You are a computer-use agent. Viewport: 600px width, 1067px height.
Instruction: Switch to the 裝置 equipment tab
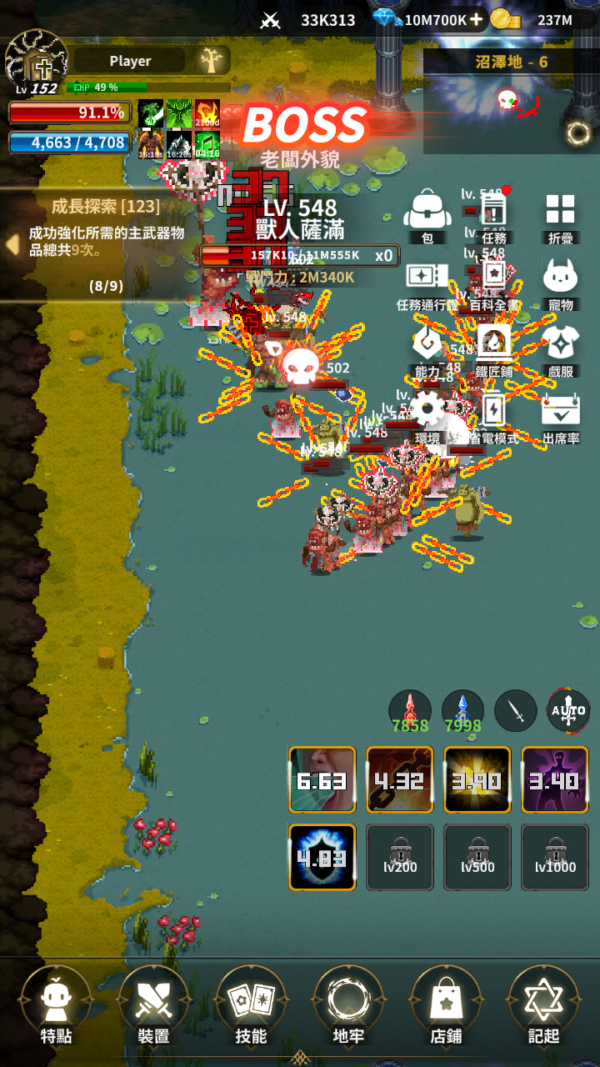(153, 1003)
